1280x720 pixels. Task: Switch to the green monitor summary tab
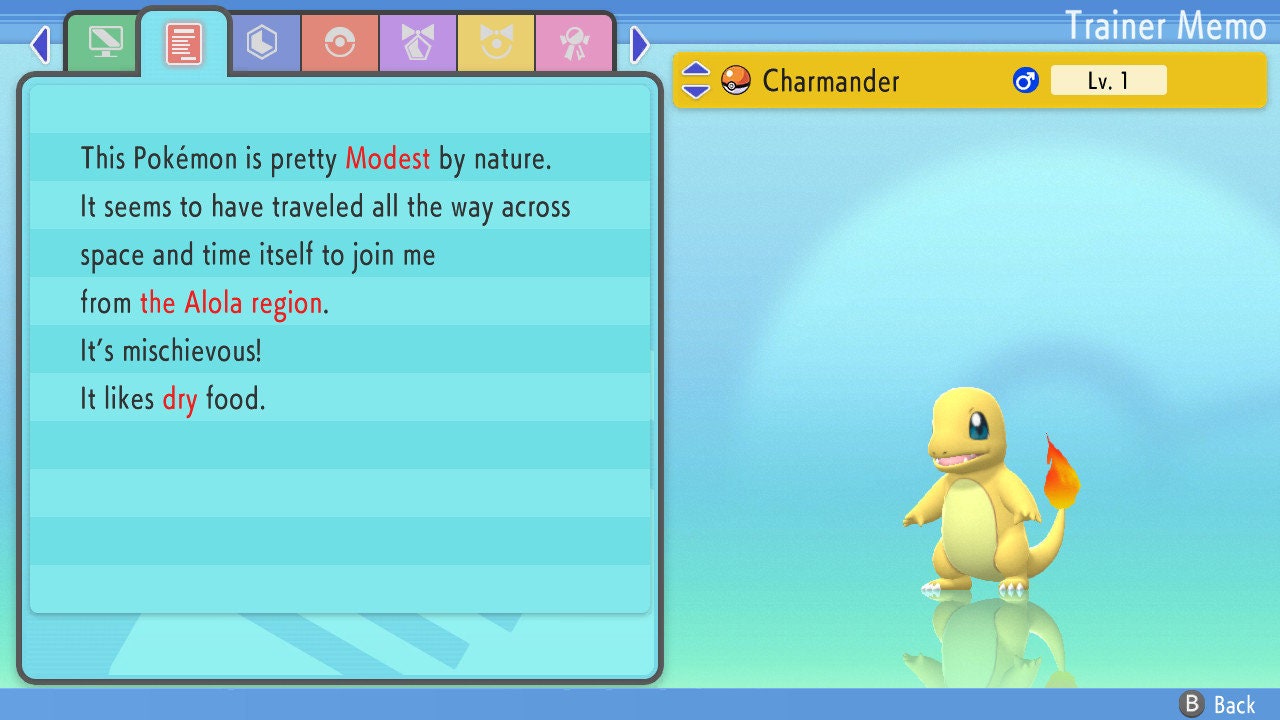105,43
